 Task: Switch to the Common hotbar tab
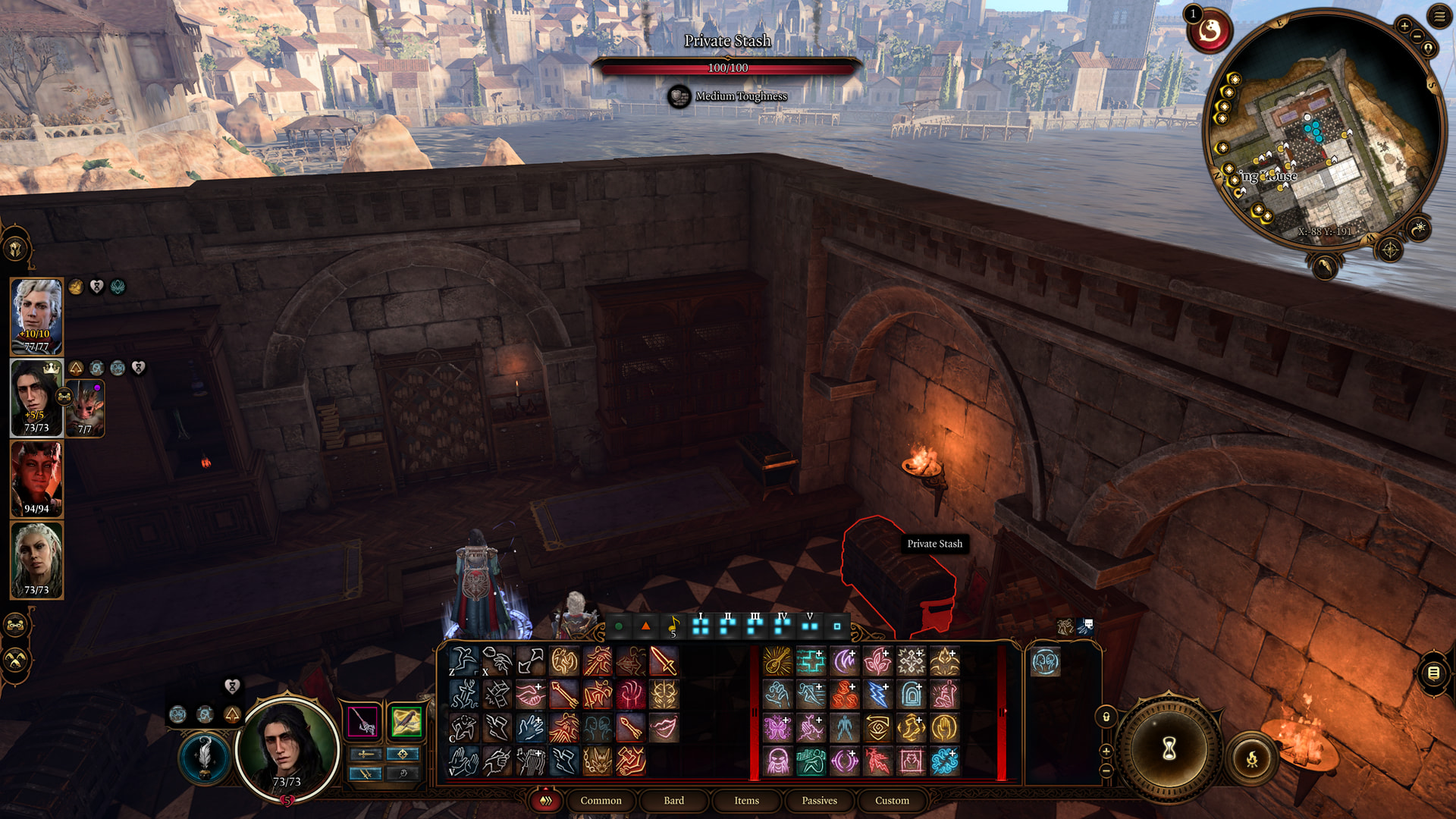601,801
